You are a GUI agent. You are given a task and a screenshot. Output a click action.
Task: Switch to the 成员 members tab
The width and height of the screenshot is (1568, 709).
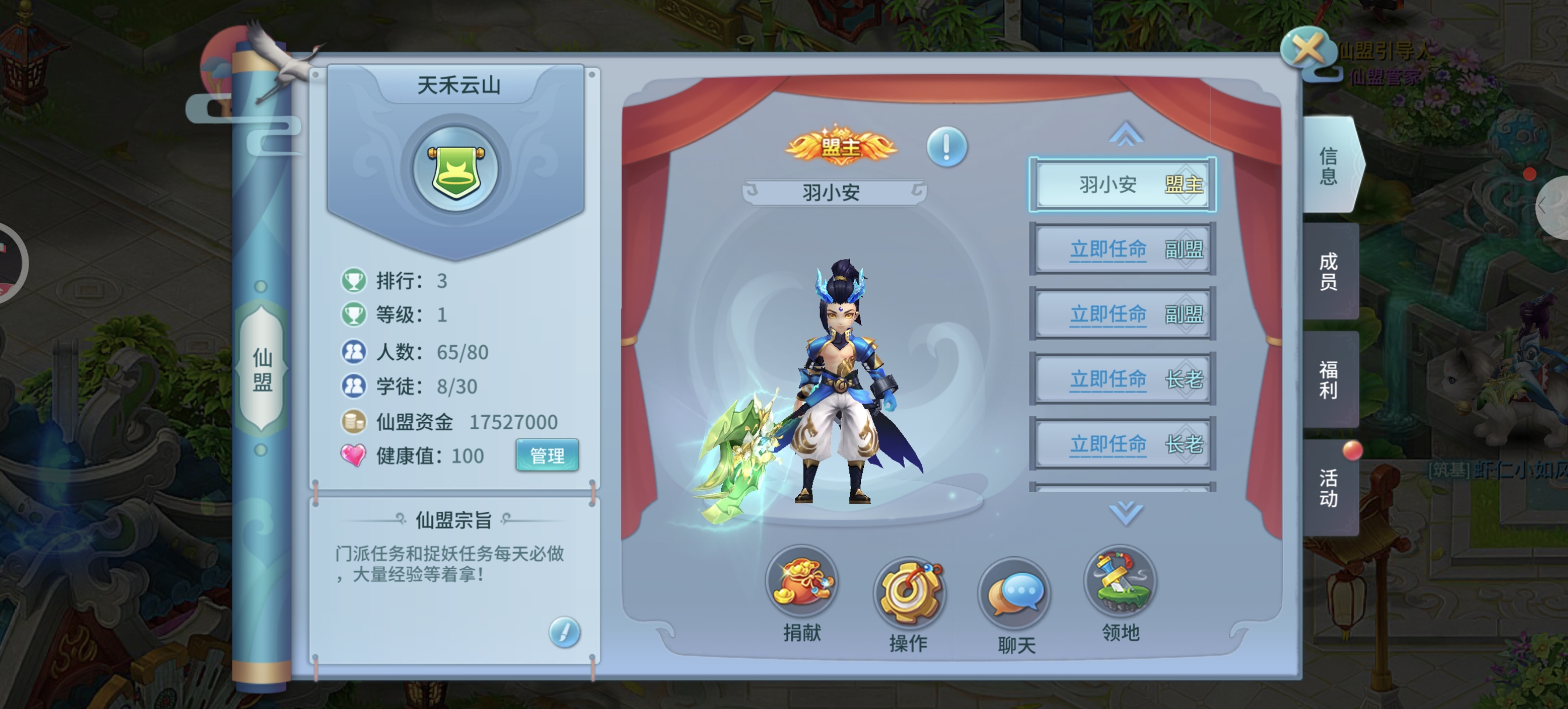[x=1329, y=271]
